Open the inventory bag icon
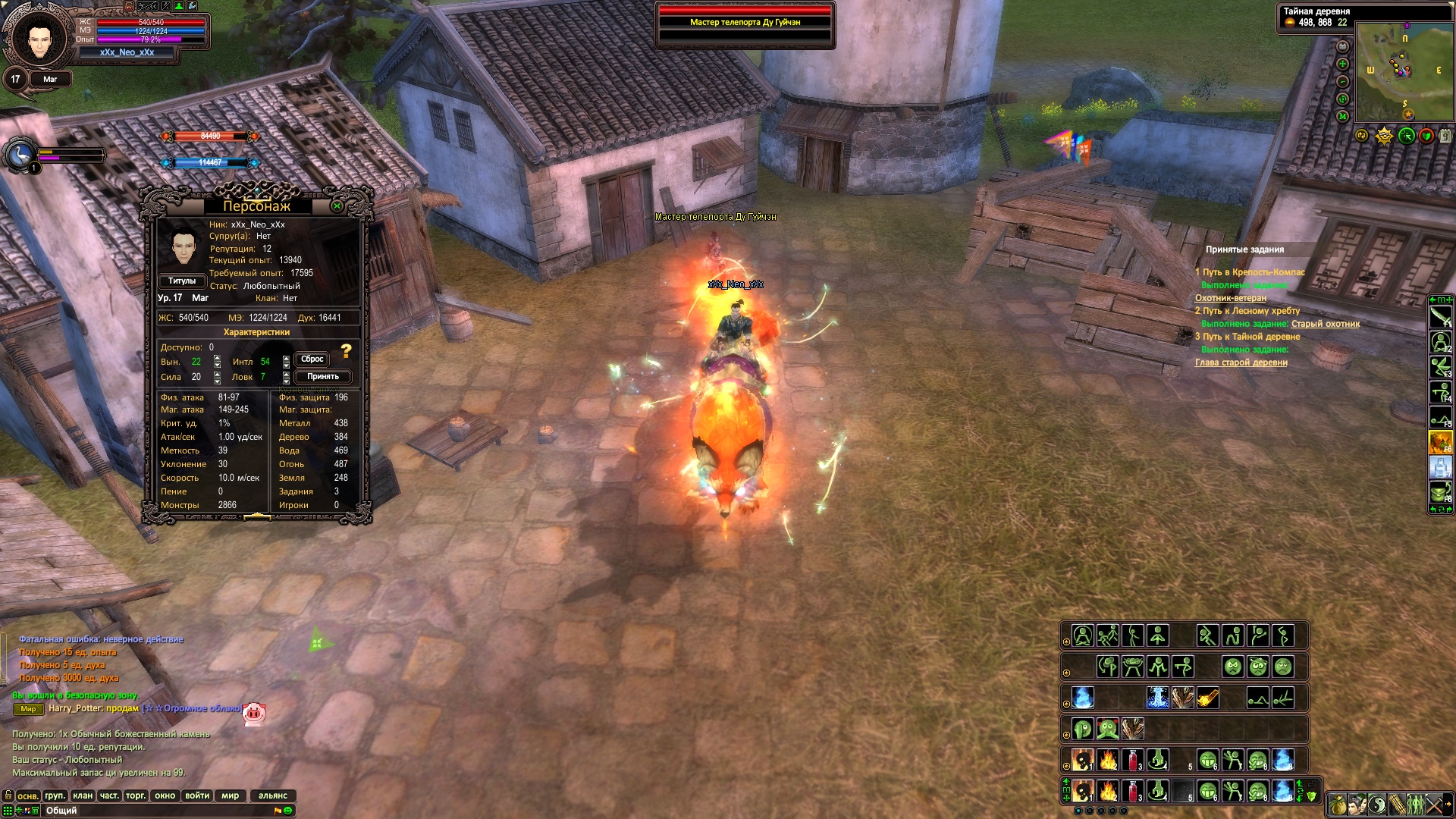The height and width of the screenshot is (819, 1456). (1338, 804)
